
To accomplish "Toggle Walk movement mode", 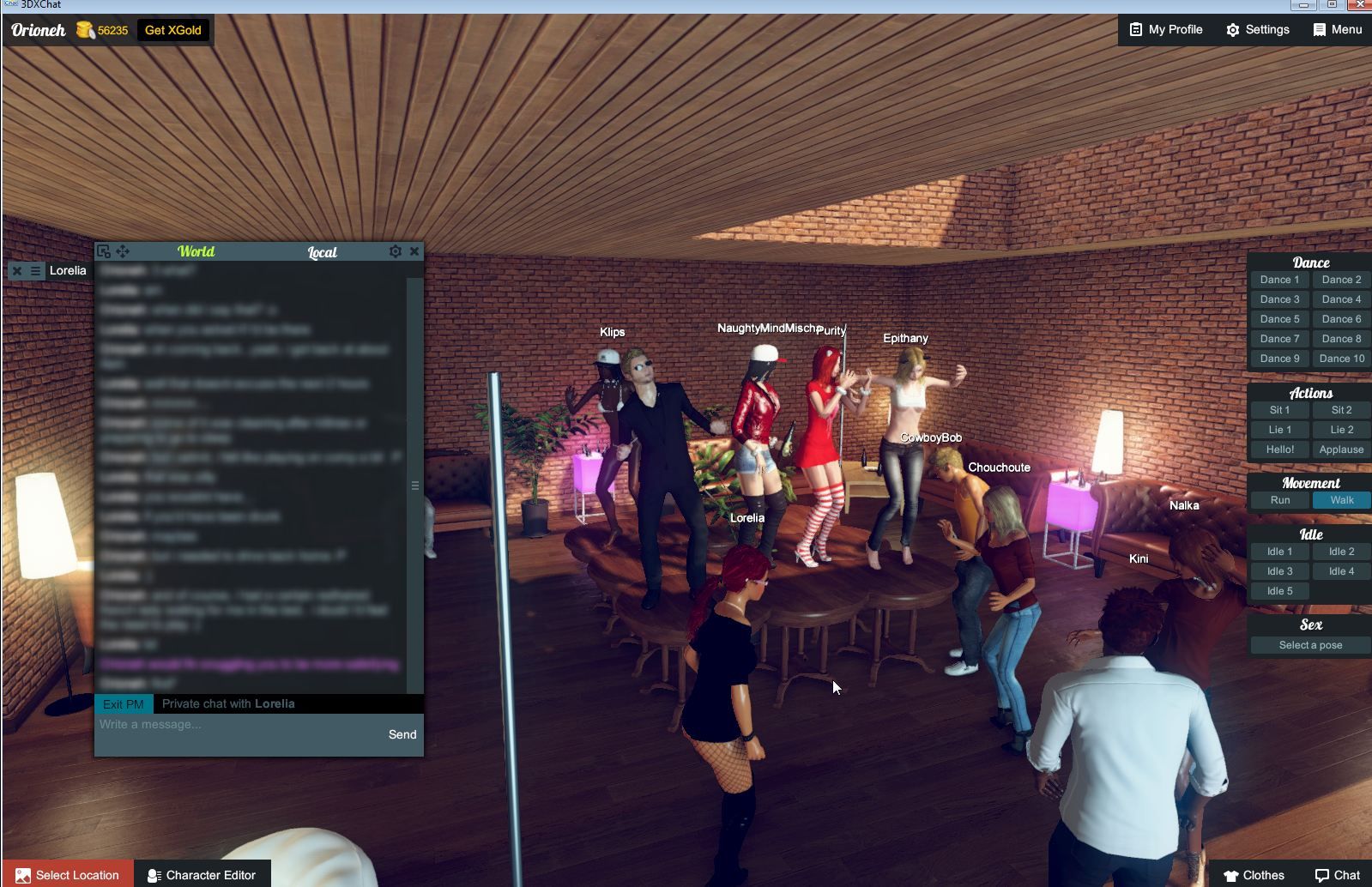I will click(x=1340, y=499).
